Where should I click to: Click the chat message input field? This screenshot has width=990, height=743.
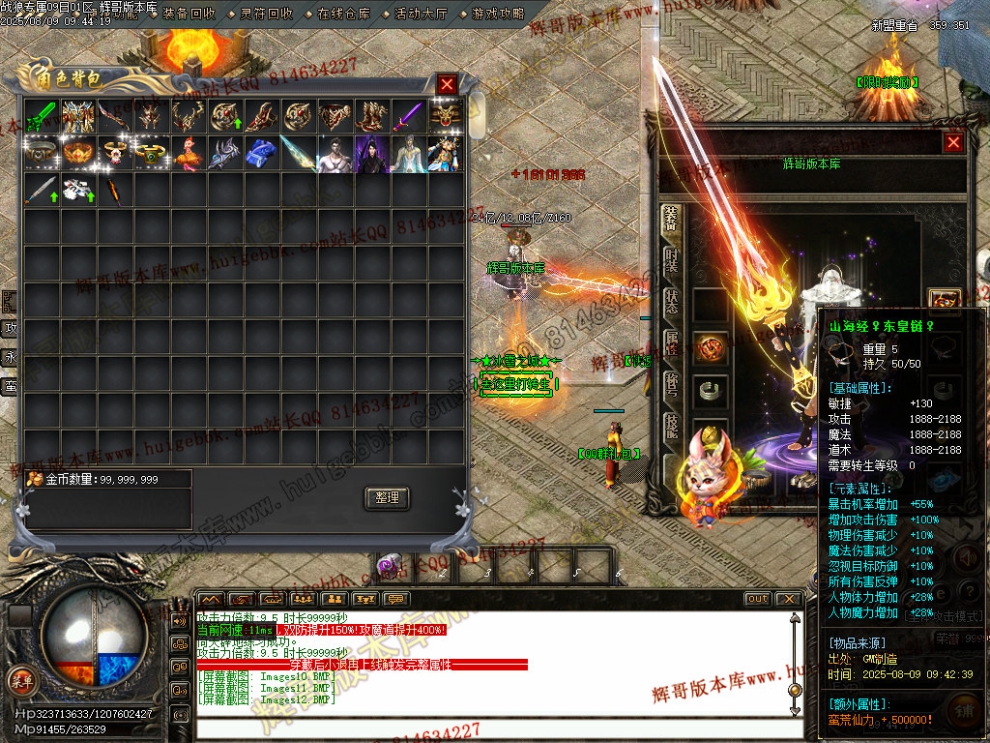[490, 727]
